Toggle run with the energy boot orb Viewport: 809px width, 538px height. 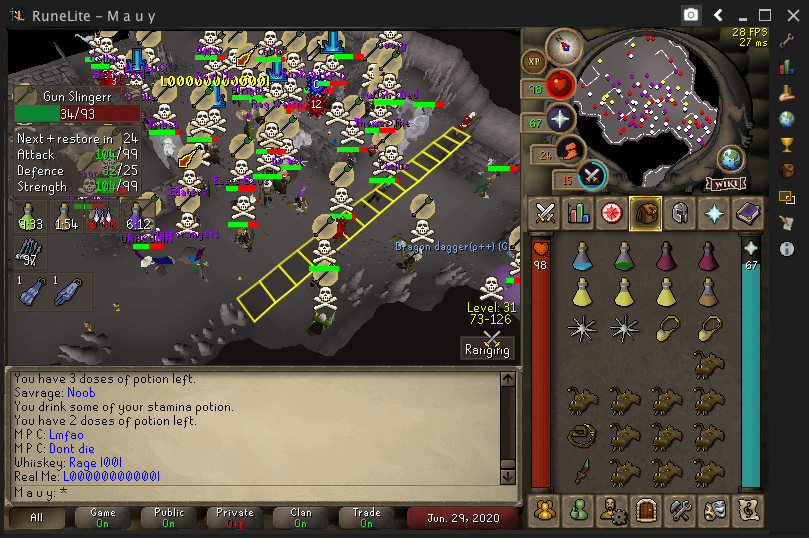pos(569,151)
